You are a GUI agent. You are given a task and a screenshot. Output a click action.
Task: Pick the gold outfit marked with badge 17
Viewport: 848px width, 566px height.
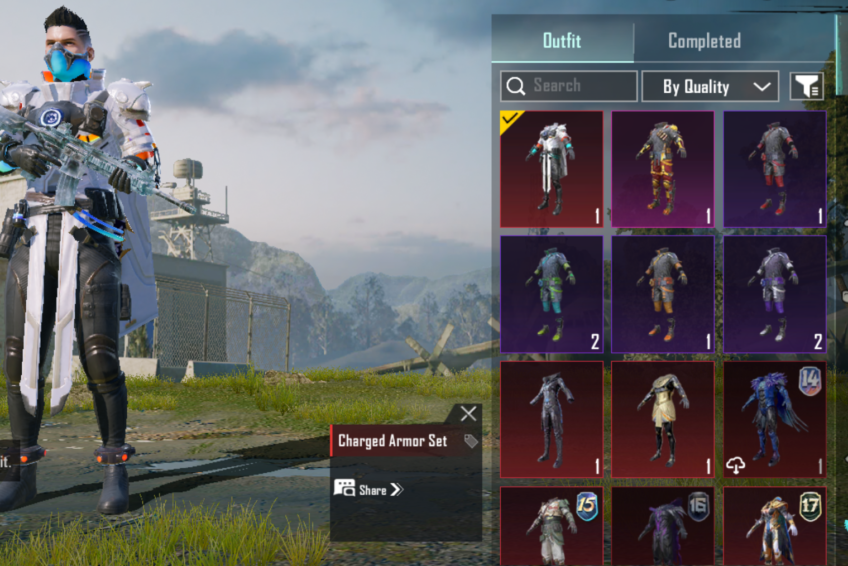click(x=775, y=526)
